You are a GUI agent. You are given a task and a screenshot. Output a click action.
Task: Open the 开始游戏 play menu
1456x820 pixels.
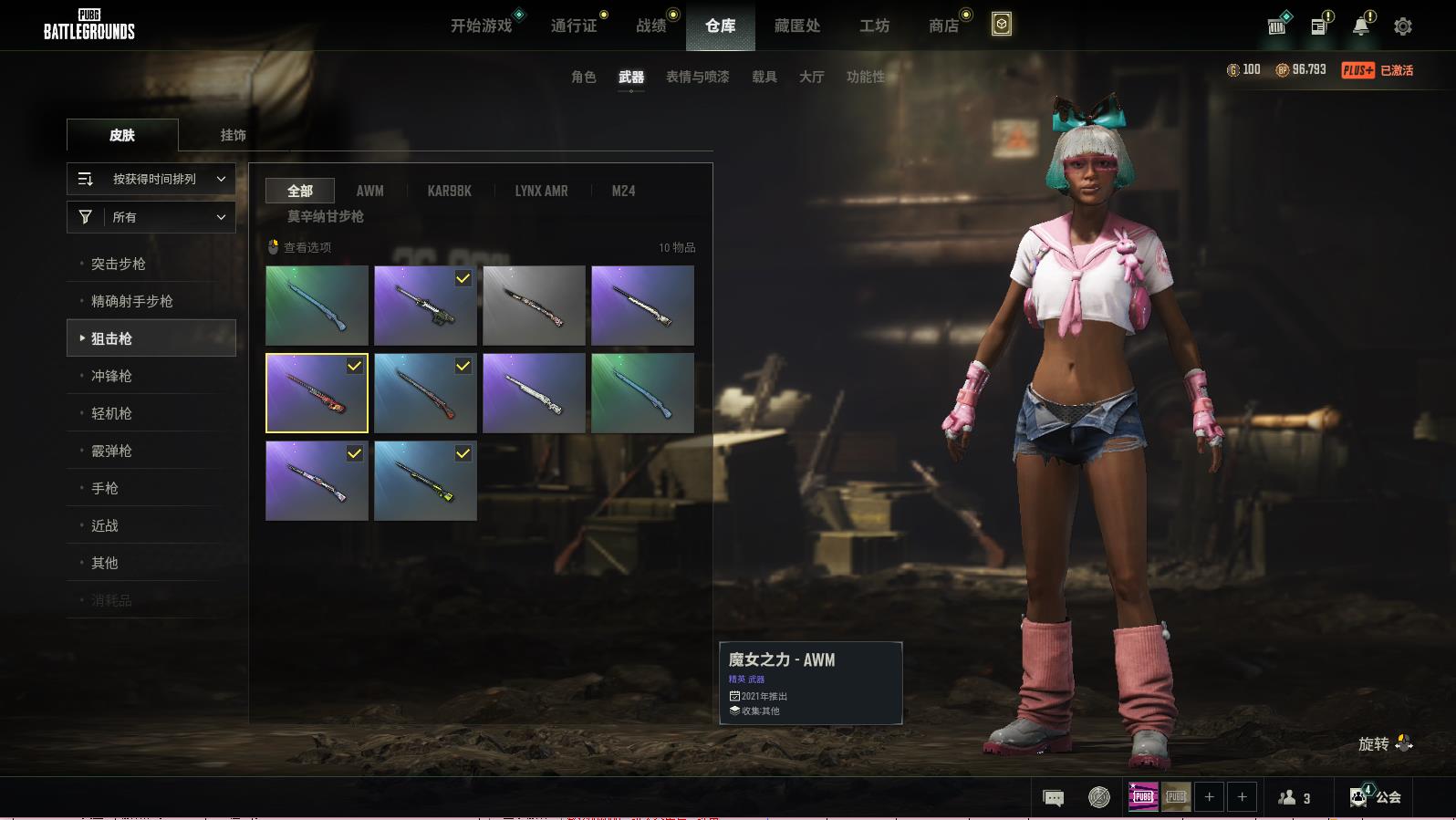tap(481, 26)
